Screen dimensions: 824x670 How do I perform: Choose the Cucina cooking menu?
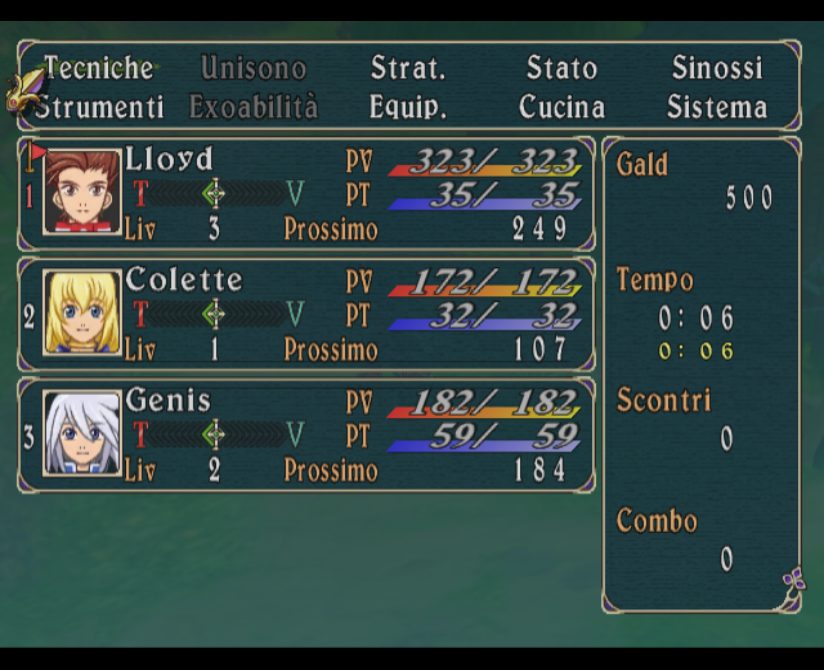pyautogui.click(x=561, y=107)
